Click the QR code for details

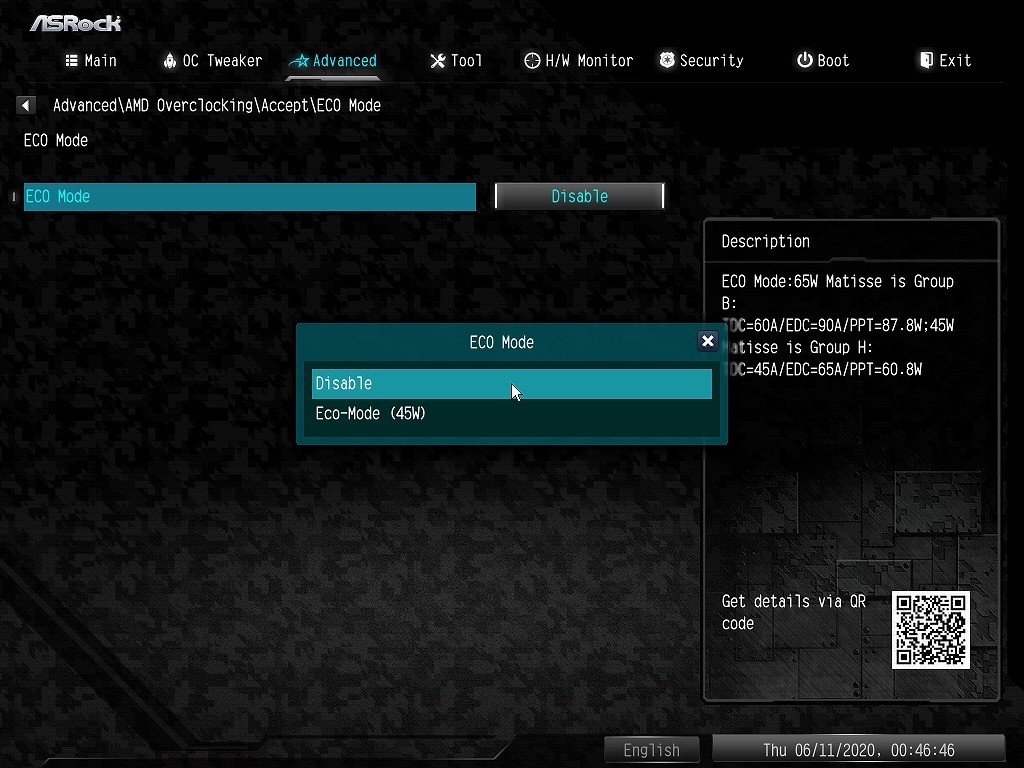pos(931,630)
